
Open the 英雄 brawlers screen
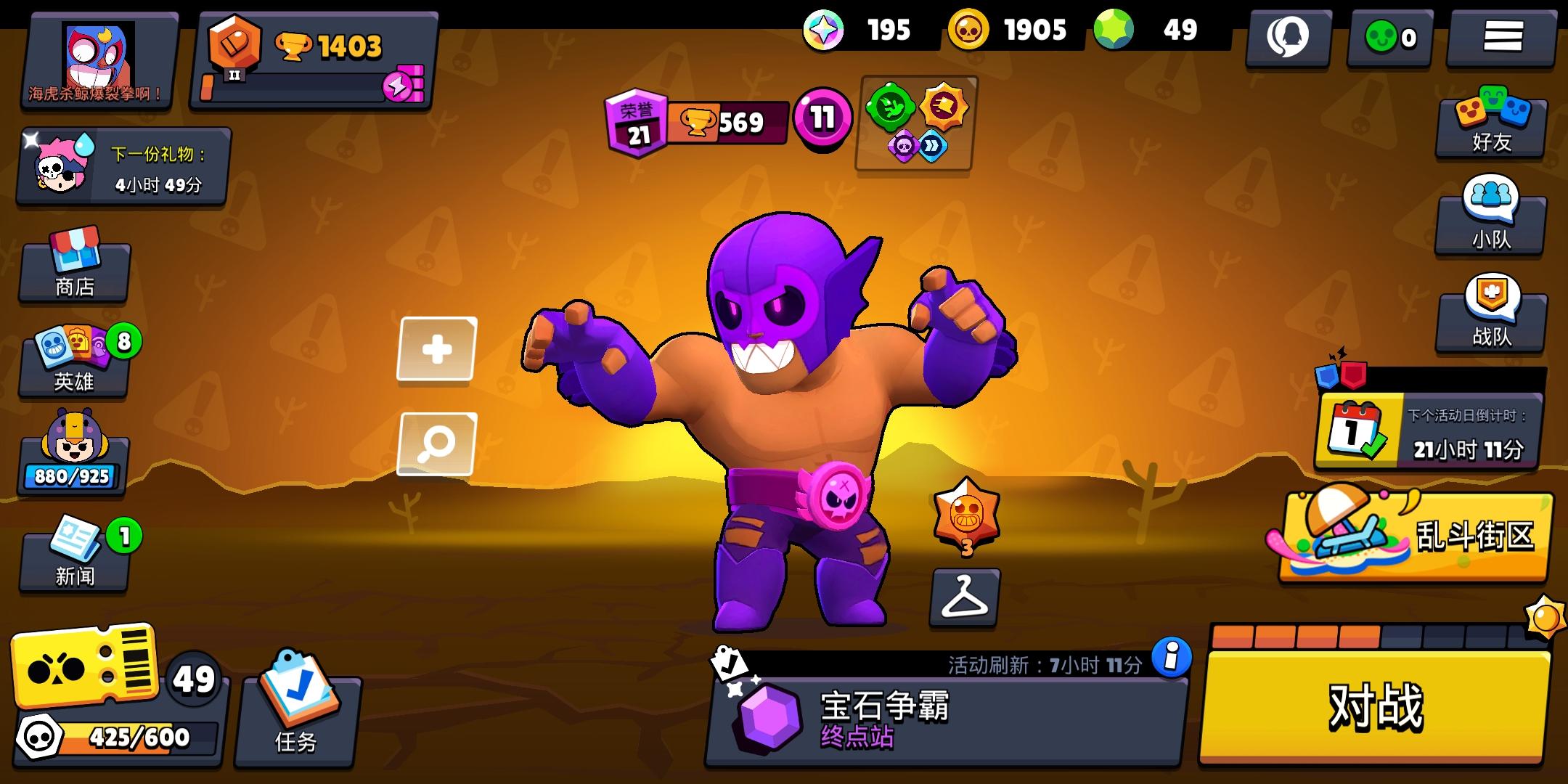(x=73, y=367)
